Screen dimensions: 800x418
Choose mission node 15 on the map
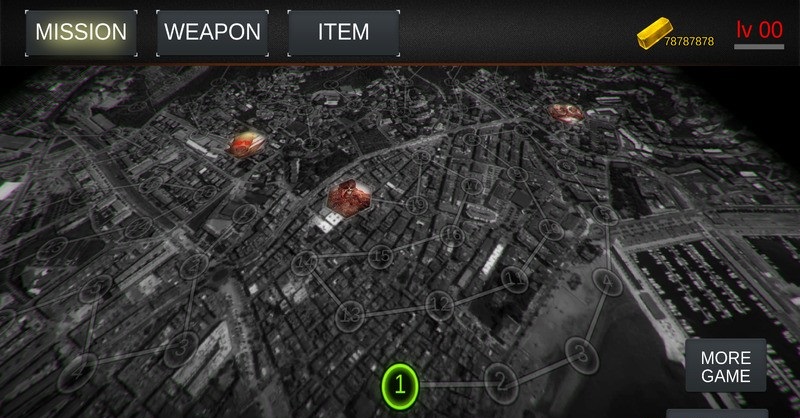click(381, 257)
